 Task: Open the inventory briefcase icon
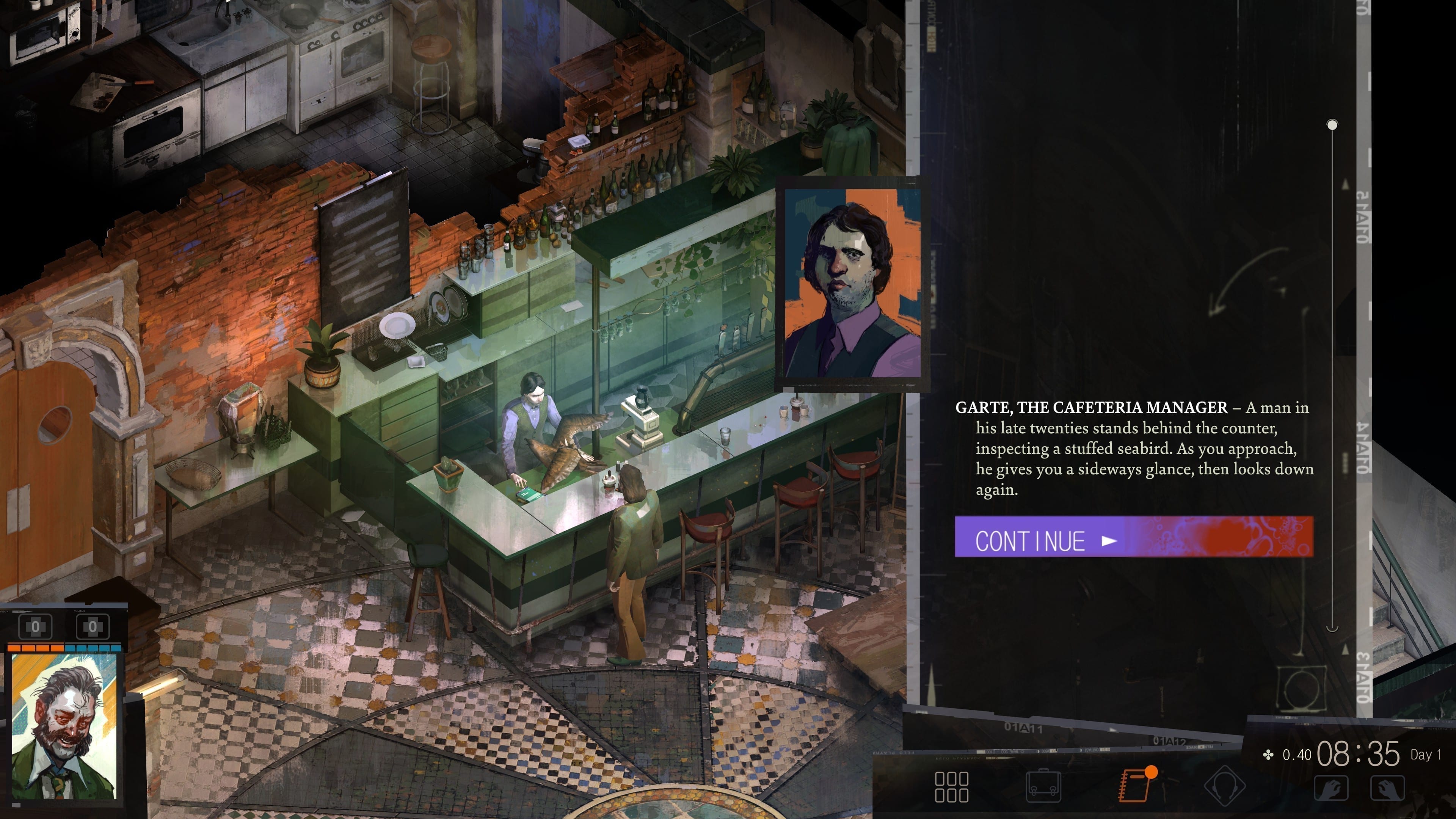click(x=1043, y=786)
